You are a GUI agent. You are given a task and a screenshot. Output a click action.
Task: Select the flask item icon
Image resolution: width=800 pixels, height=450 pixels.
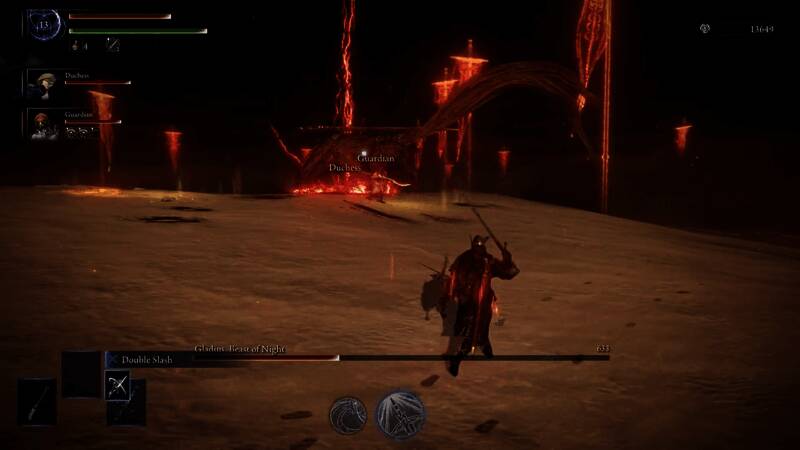(x=75, y=45)
